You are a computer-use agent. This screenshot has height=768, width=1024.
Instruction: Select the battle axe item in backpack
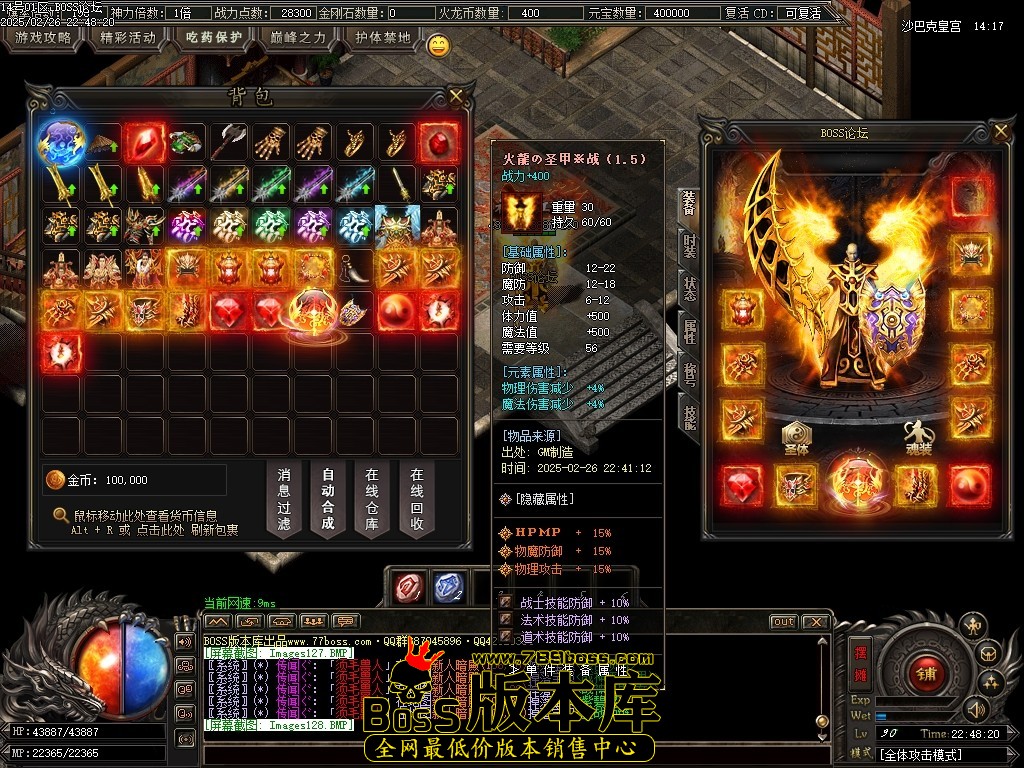[229, 143]
